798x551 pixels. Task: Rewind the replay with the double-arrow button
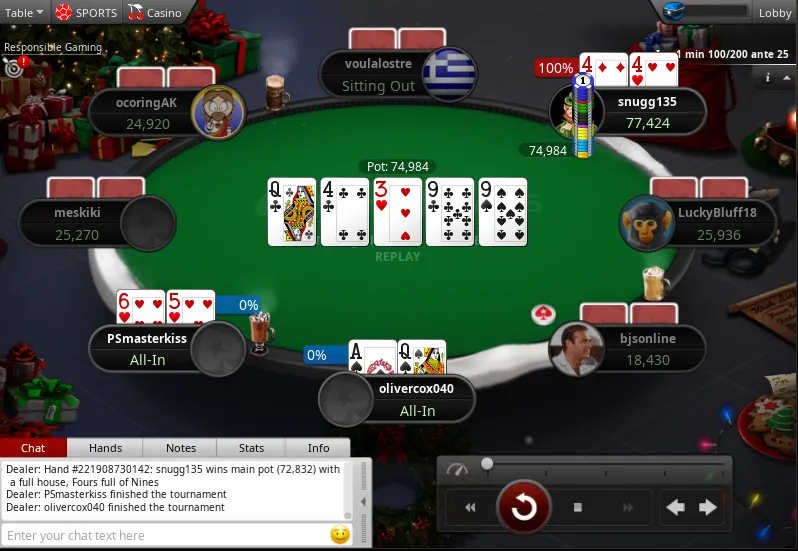[470, 507]
